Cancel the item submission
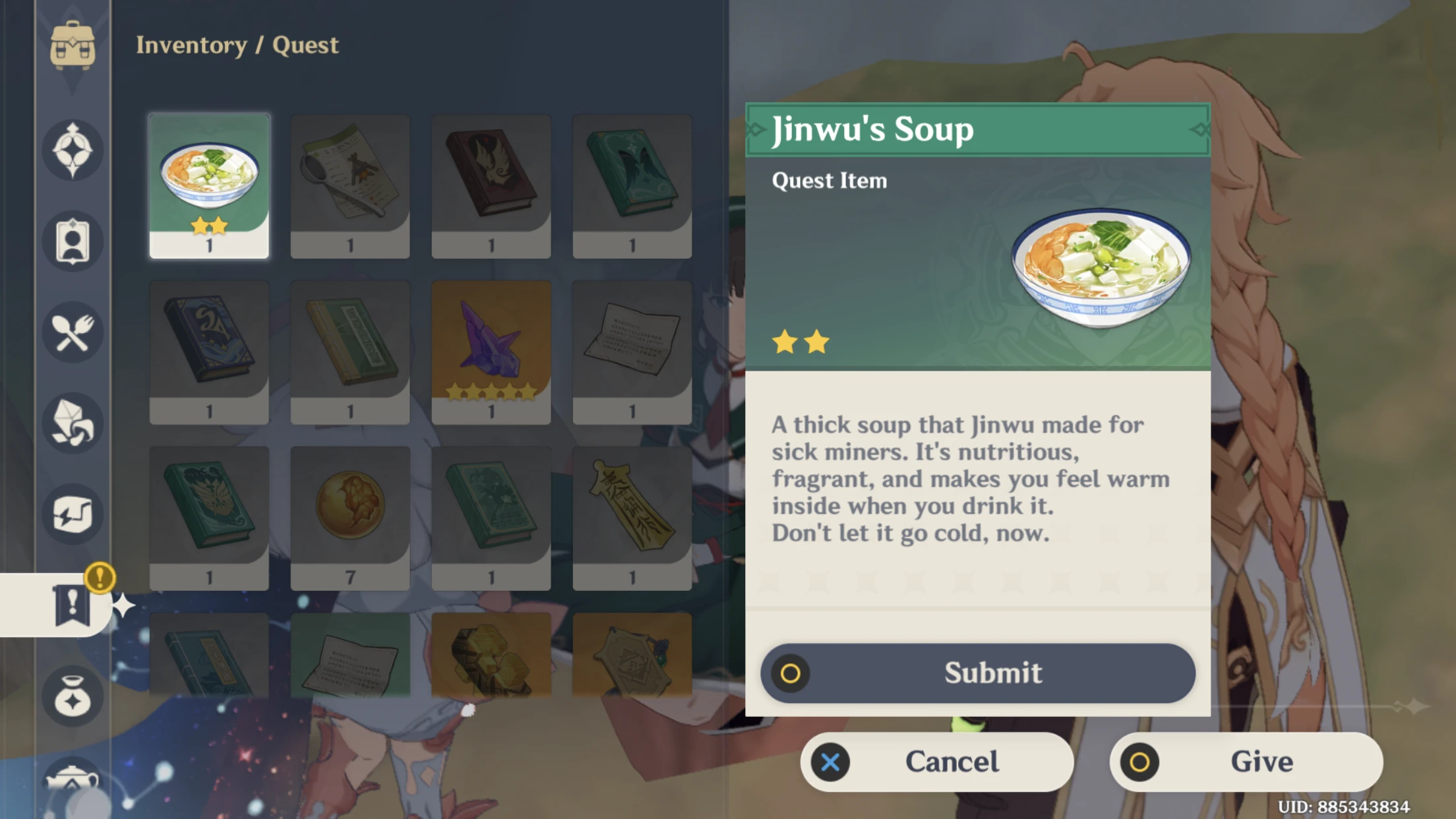The height and width of the screenshot is (819, 1456). (936, 762)
